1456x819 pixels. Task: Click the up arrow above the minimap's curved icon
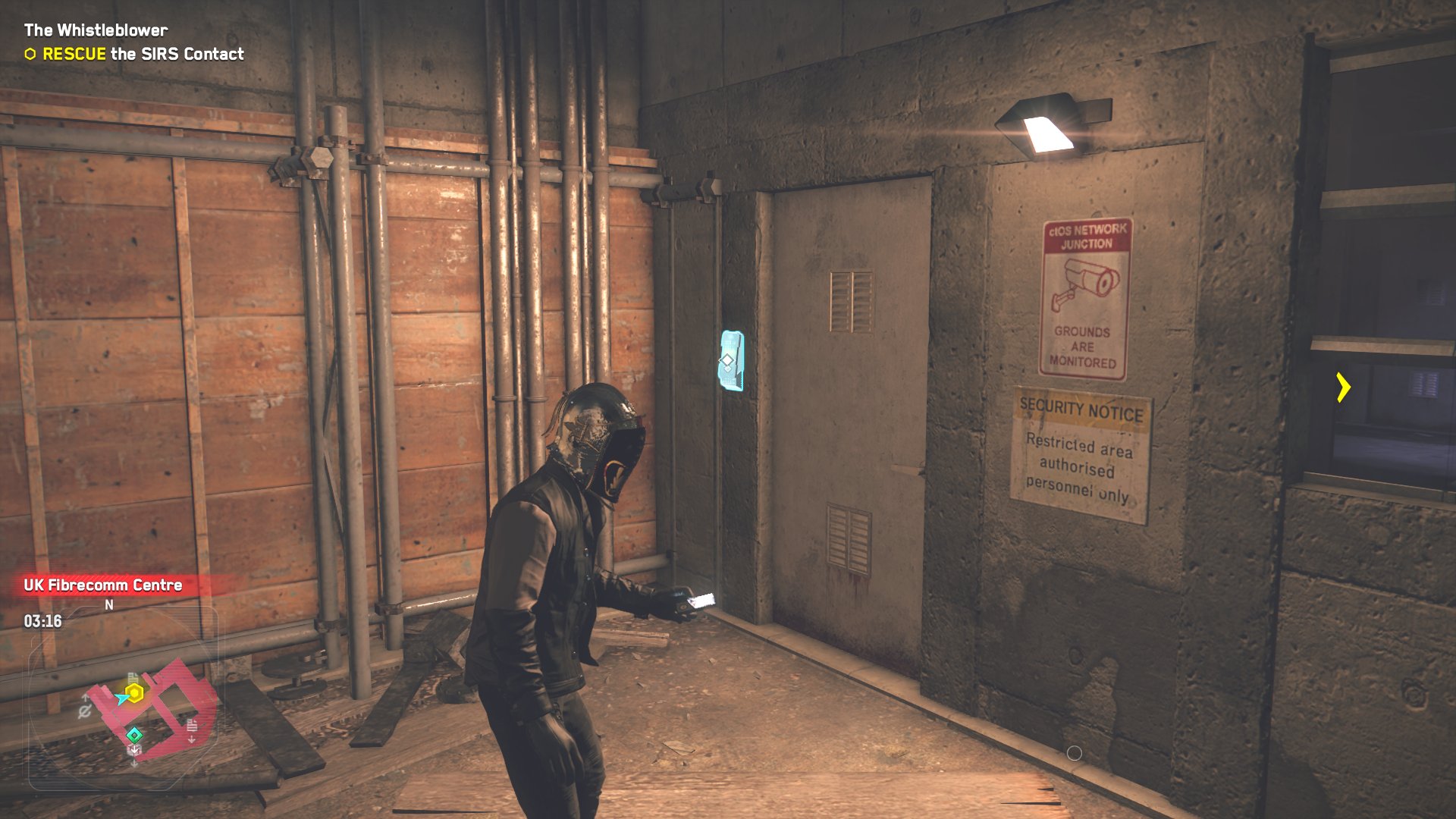[x=86, y=696]
